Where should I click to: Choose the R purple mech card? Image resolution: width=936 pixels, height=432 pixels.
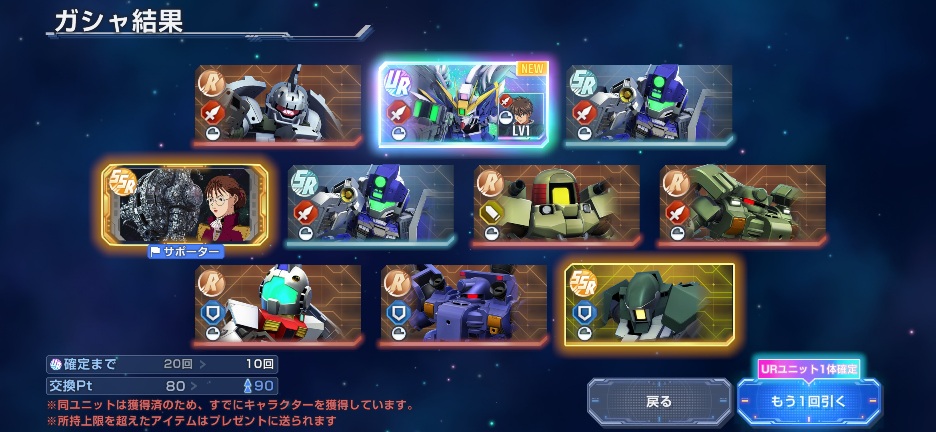coord(464,304)
